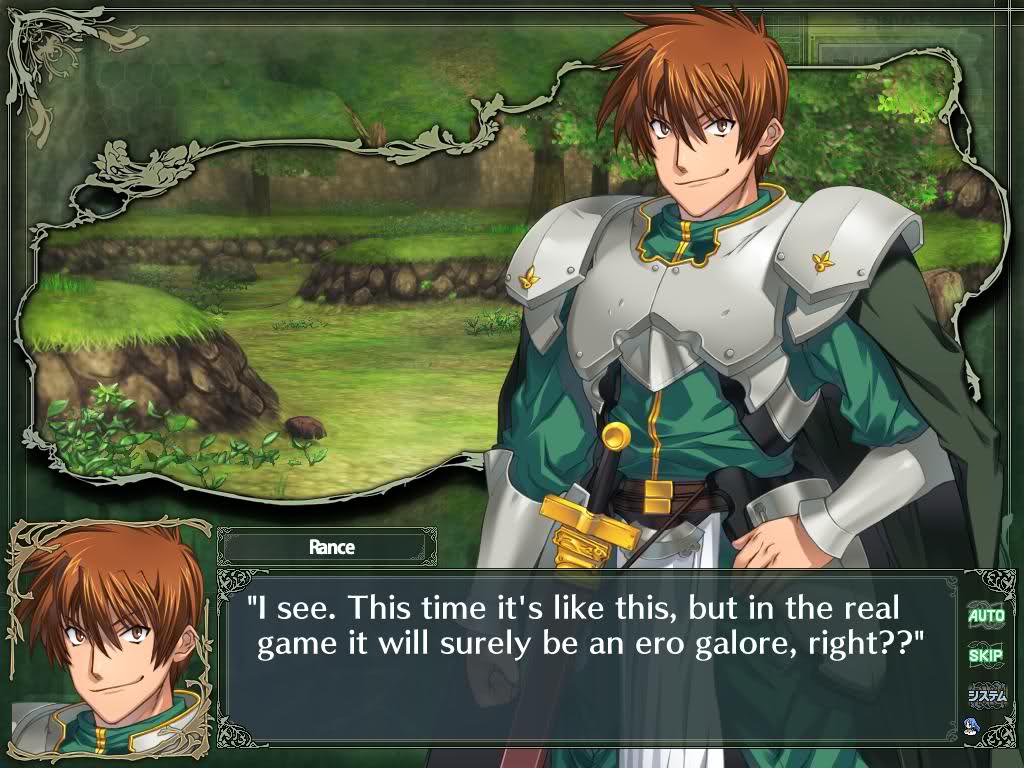Open the システム (System) menu

coord(986,694)
